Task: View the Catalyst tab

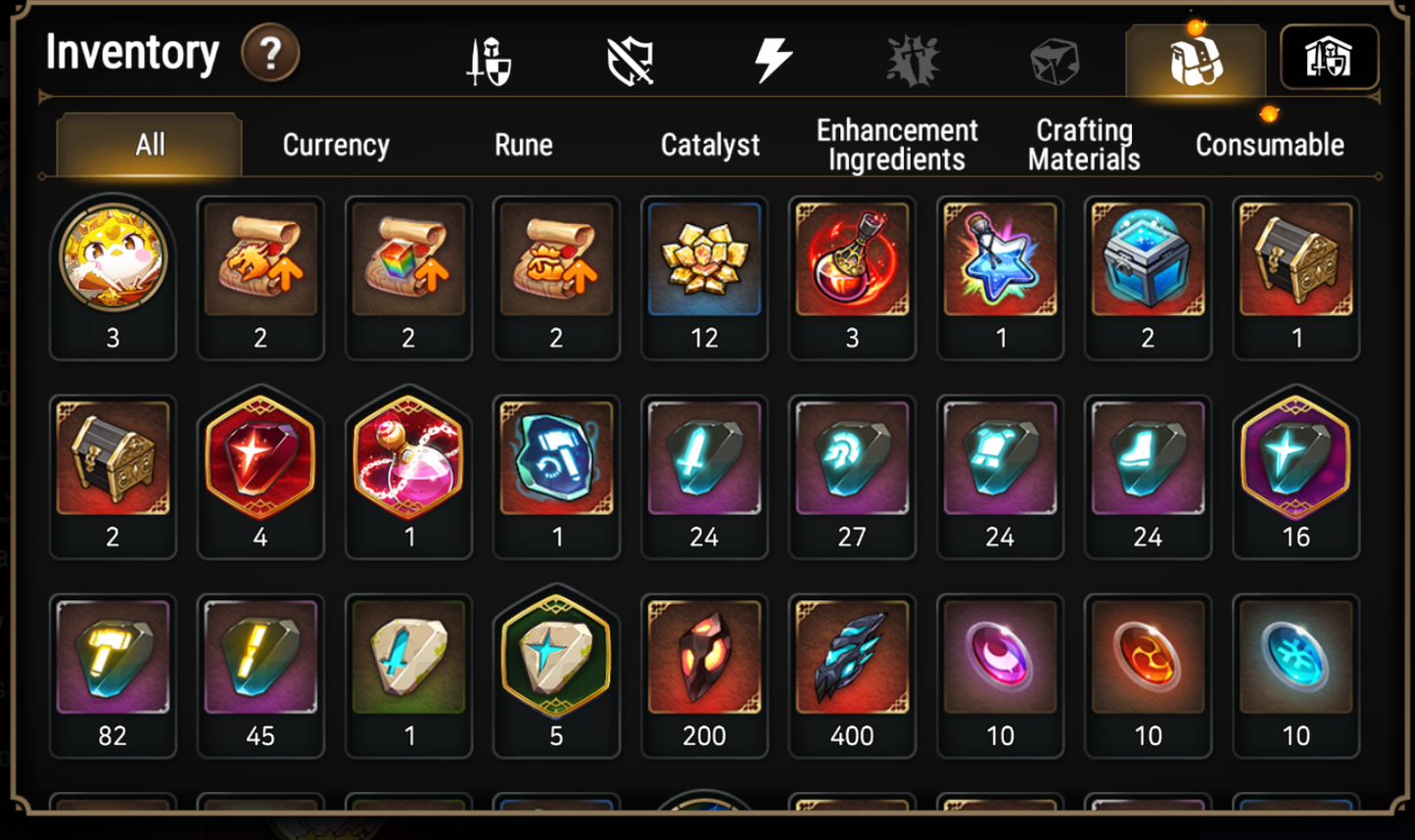Action: coord(708,145)
